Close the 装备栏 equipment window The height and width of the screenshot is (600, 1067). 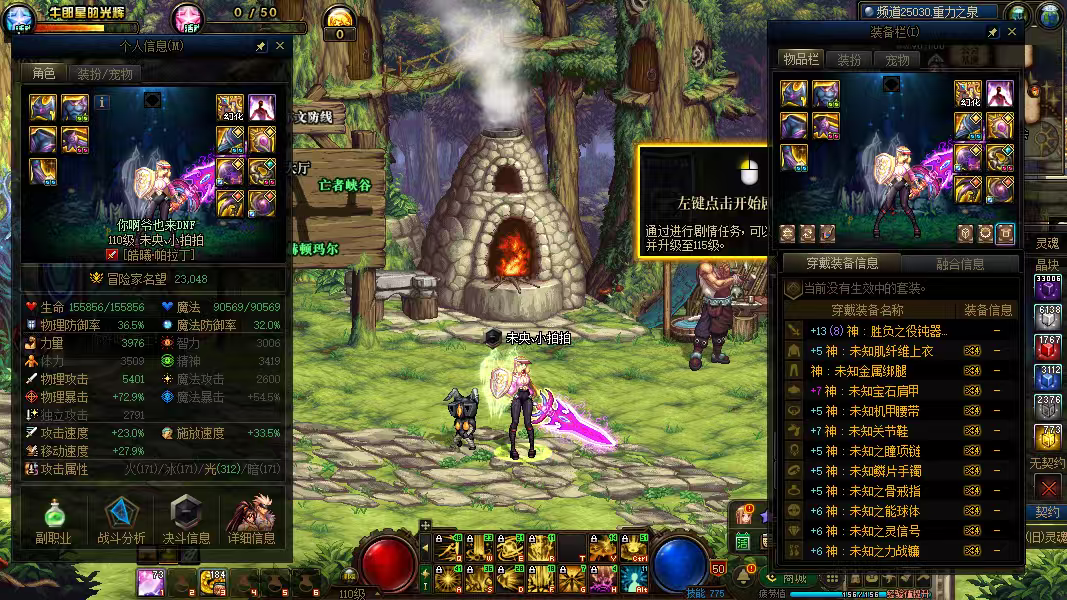pos(1011,32)
